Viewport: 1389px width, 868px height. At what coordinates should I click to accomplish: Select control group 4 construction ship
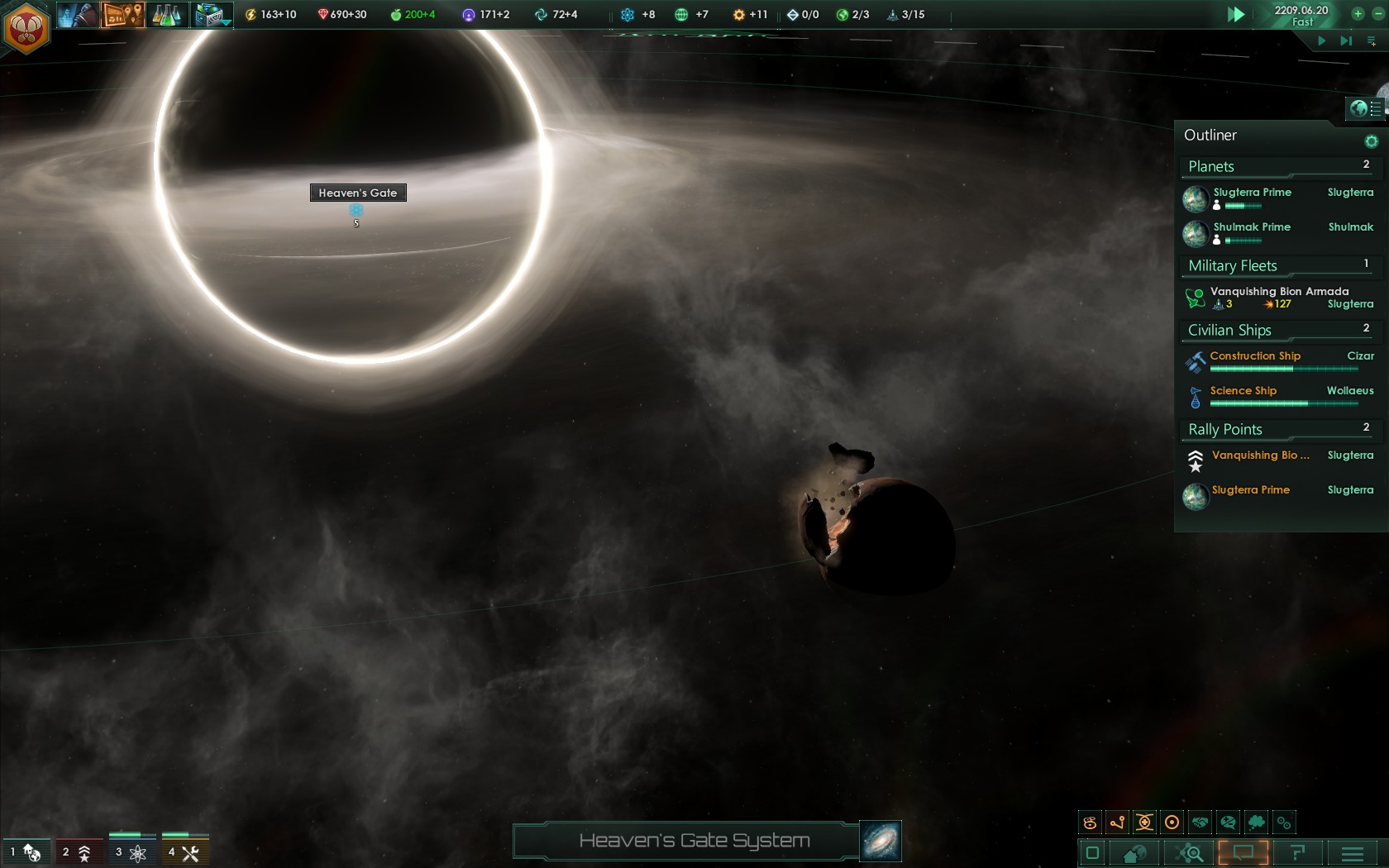click(184, 852)
